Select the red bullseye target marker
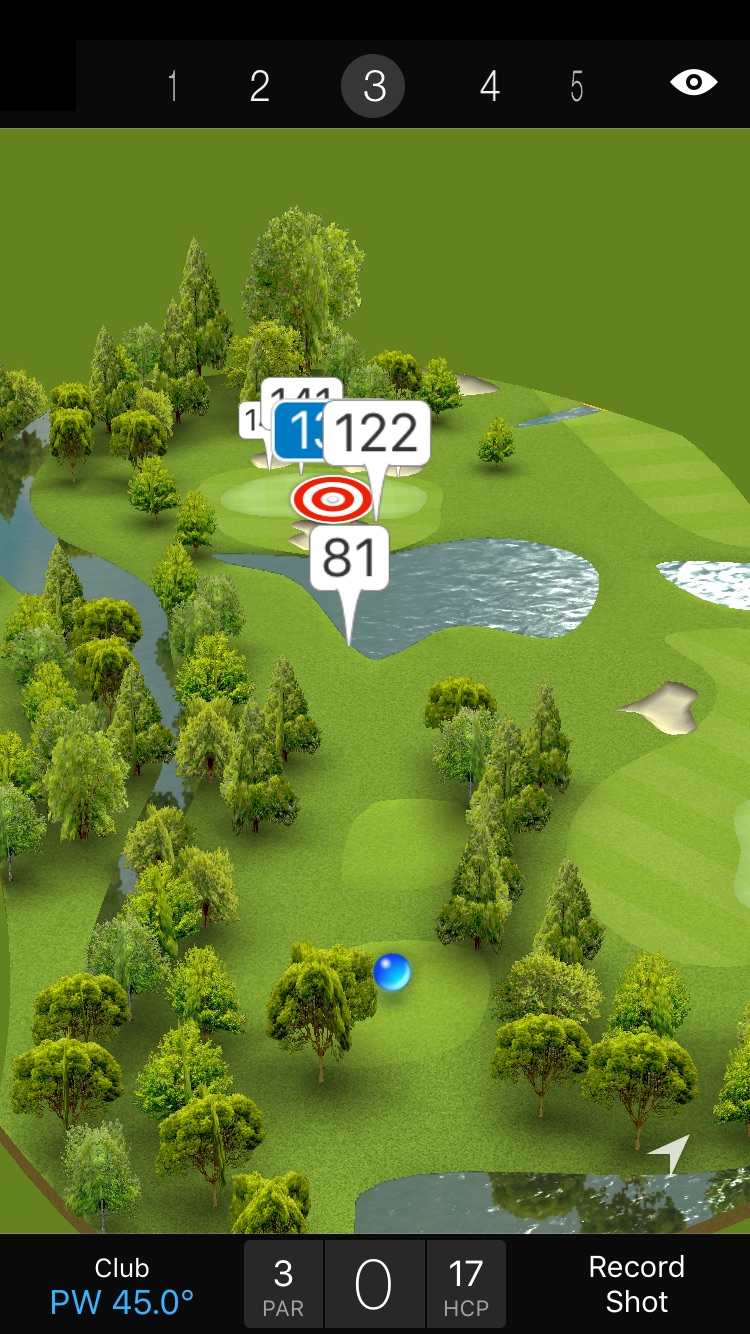Viewport: 750px width, 1334px height. (x=332, y=499)
